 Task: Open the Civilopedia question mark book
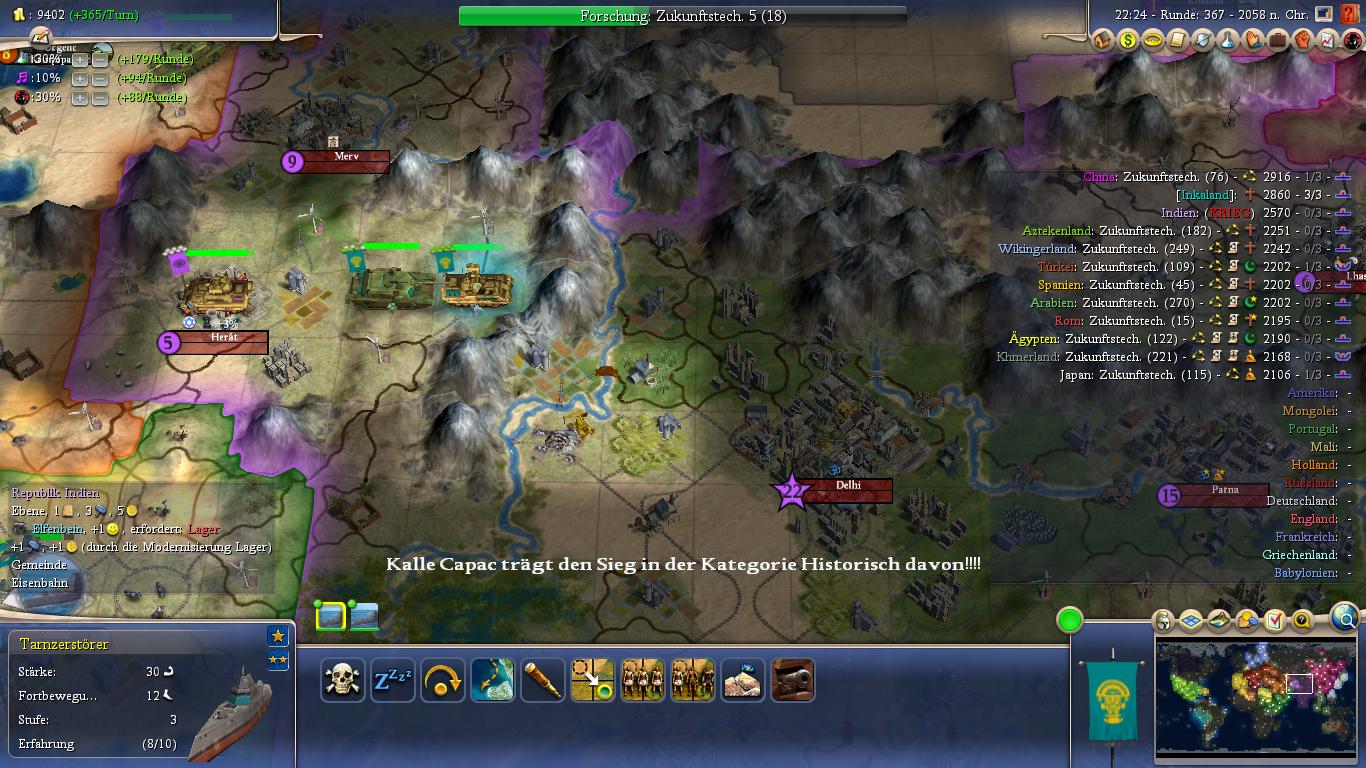[1349, 15]
